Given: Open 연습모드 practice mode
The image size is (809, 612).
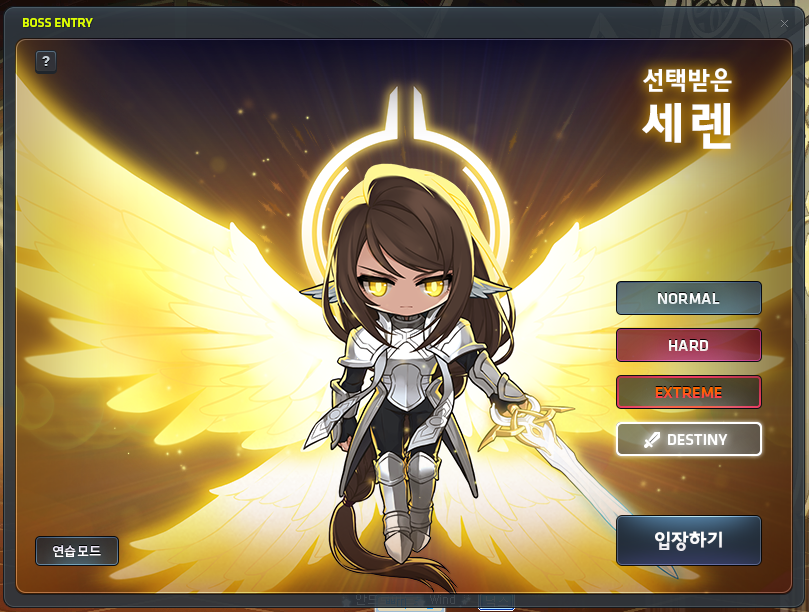Looking at the screenshot, I should 77,550.
